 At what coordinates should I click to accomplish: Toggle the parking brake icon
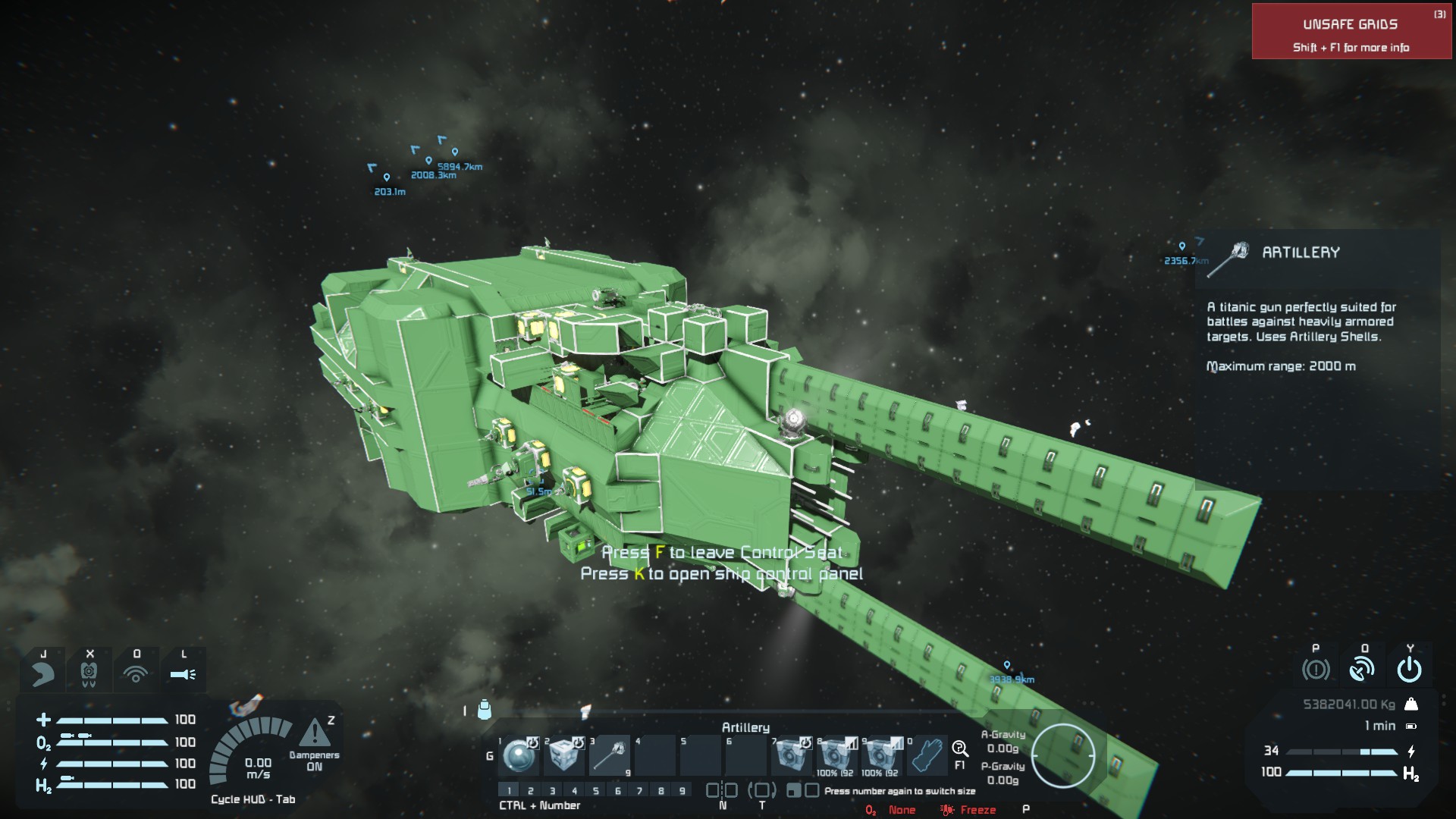coord(1316,670)
